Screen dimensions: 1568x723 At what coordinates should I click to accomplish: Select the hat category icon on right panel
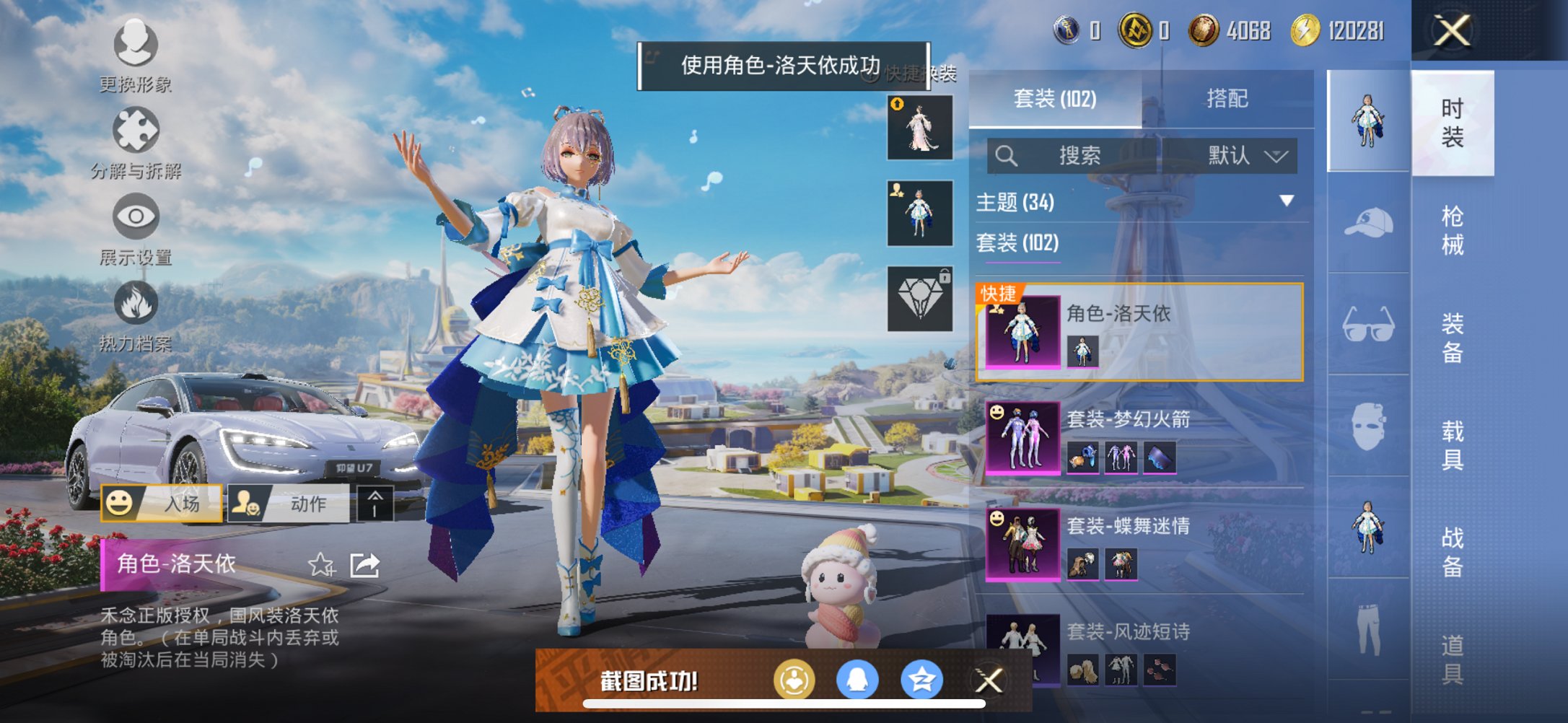(1367, 223)
